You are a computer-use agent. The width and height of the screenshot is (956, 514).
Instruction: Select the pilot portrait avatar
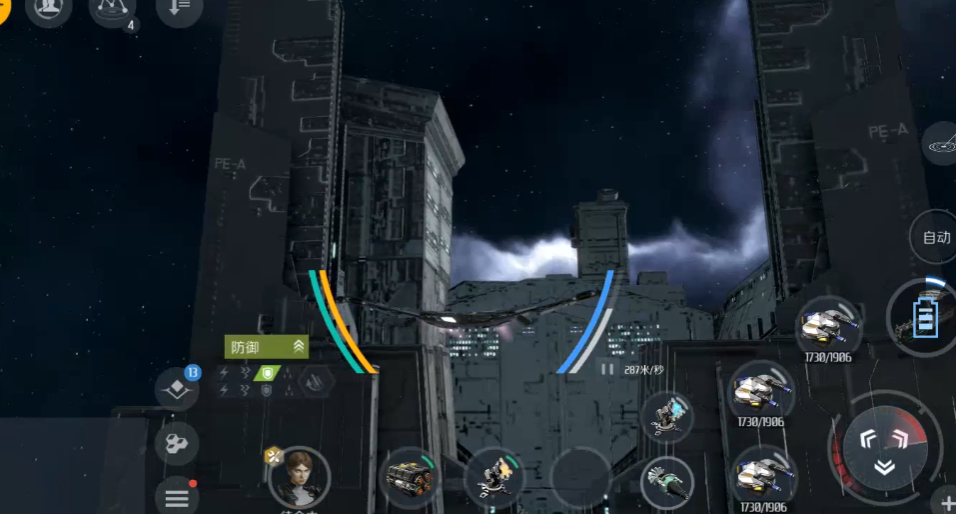[299, 477]
